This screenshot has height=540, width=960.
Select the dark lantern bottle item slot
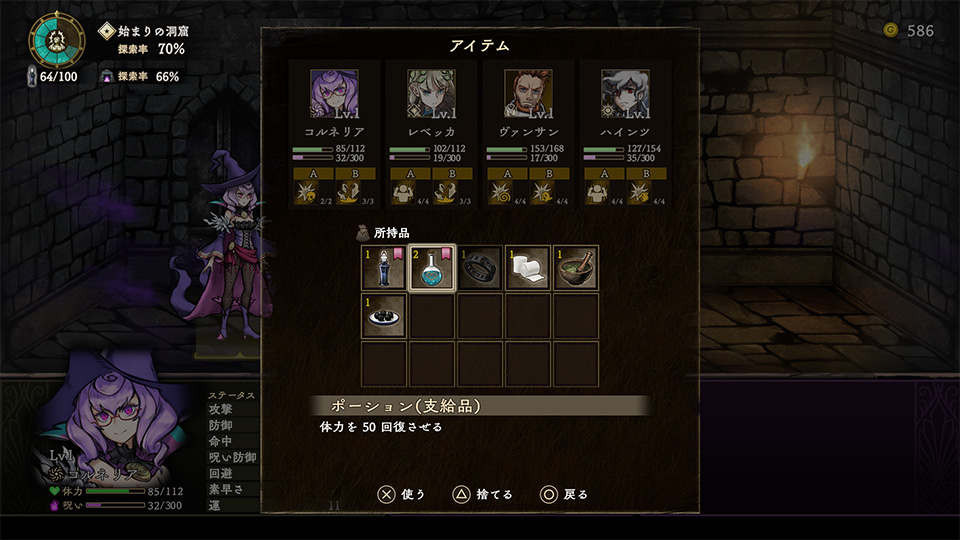(x=383, y=268)
